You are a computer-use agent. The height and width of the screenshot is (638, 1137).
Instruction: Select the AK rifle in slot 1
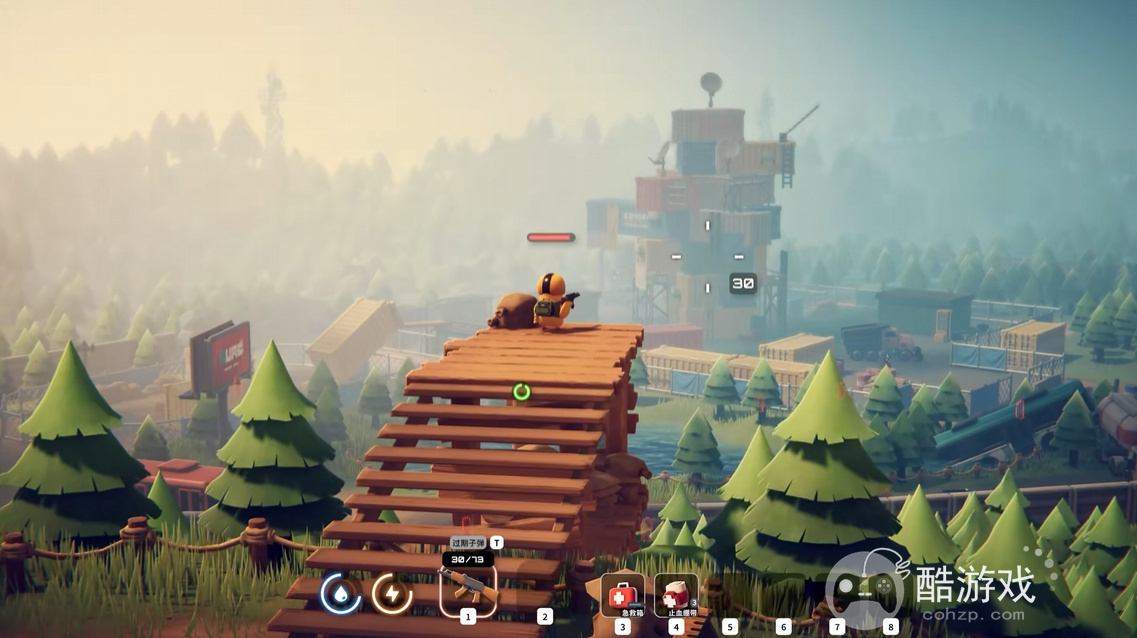pyautogui.click(x=467, y=590)
